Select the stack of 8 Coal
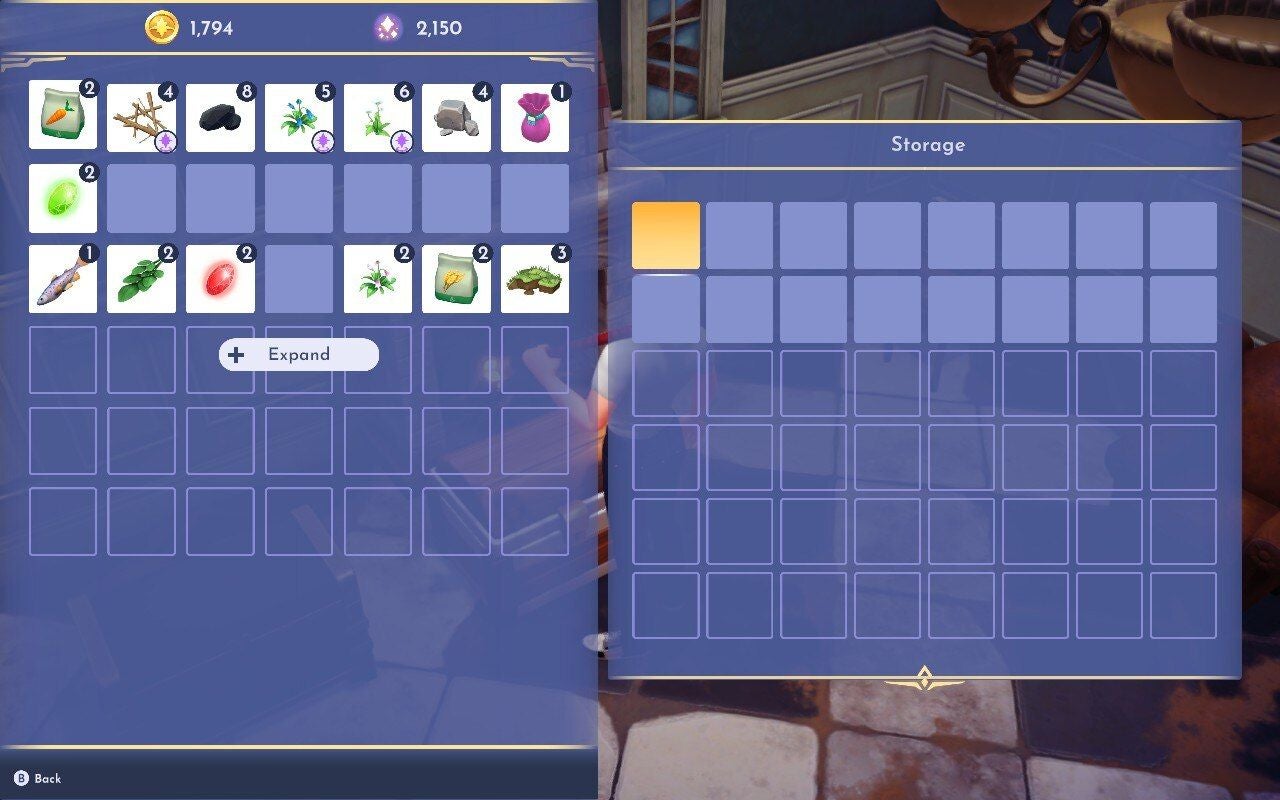Viewport: 1280px width, 800px height. pyautogui.click(x=220, y=117)
